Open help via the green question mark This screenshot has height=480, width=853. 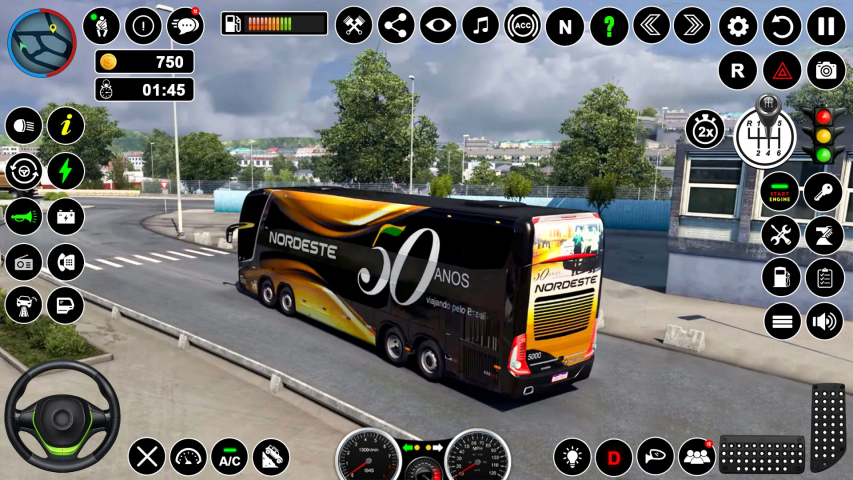click(609, 26)
